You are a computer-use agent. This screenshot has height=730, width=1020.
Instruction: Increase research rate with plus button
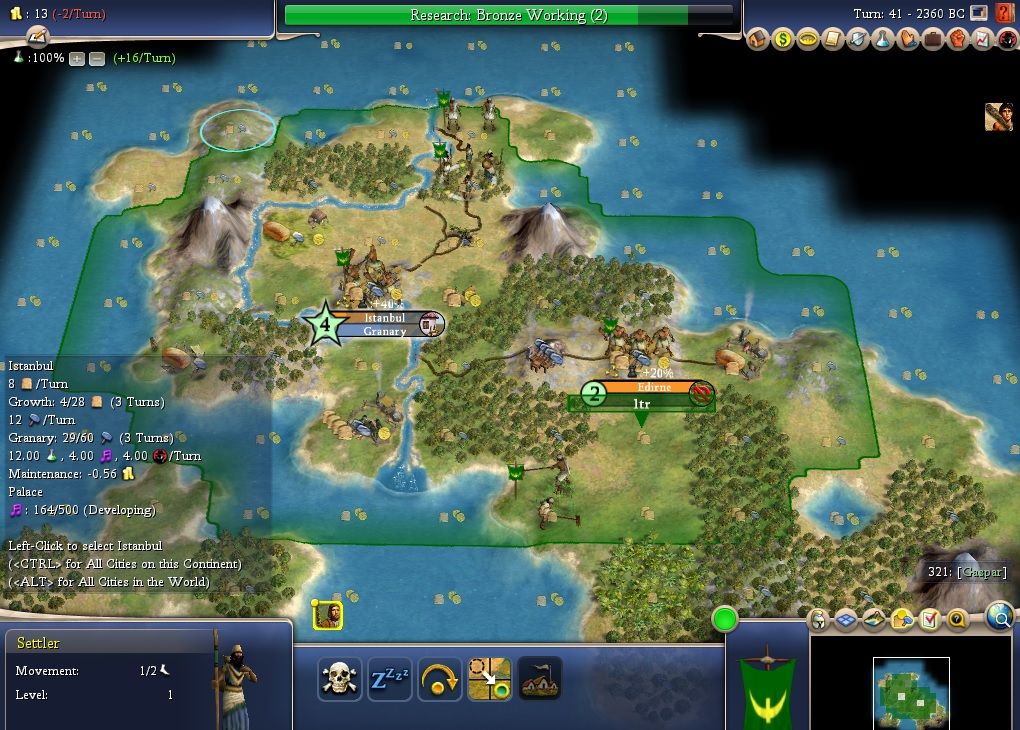77,58
